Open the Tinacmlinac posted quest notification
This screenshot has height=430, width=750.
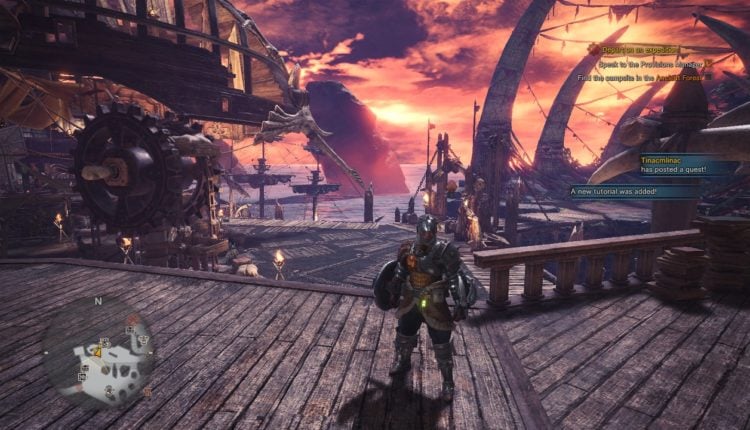pyautogui.click(x=690, y=163)
